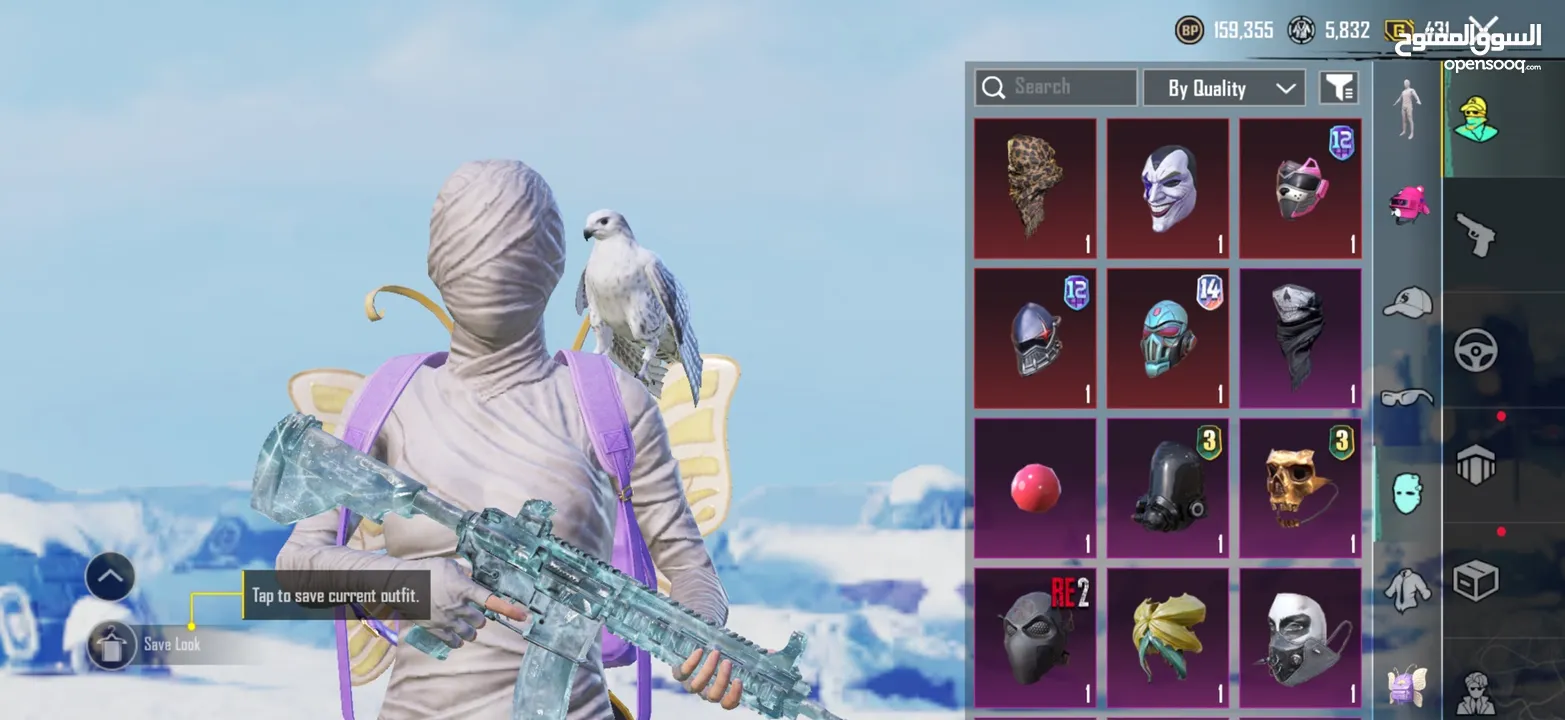The width and height of the screenshot is (1565, 720).
Task: Select the leopard print mask
Action: point(1035,188)
